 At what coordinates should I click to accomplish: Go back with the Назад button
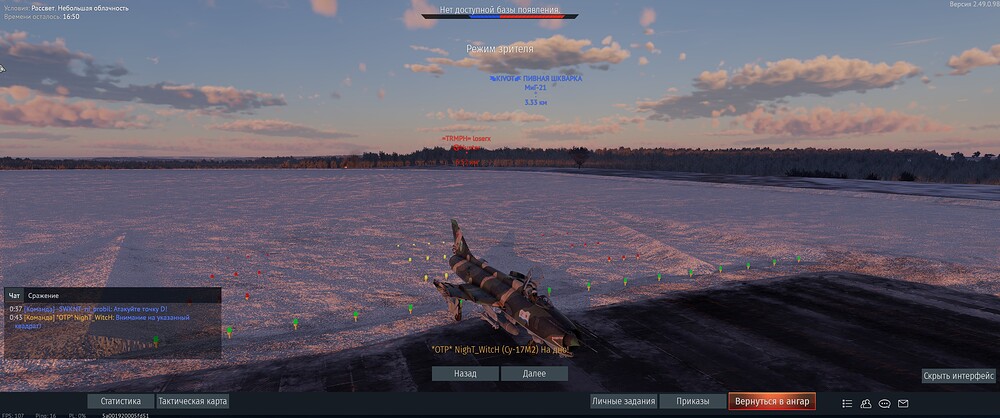pos(465,373)
